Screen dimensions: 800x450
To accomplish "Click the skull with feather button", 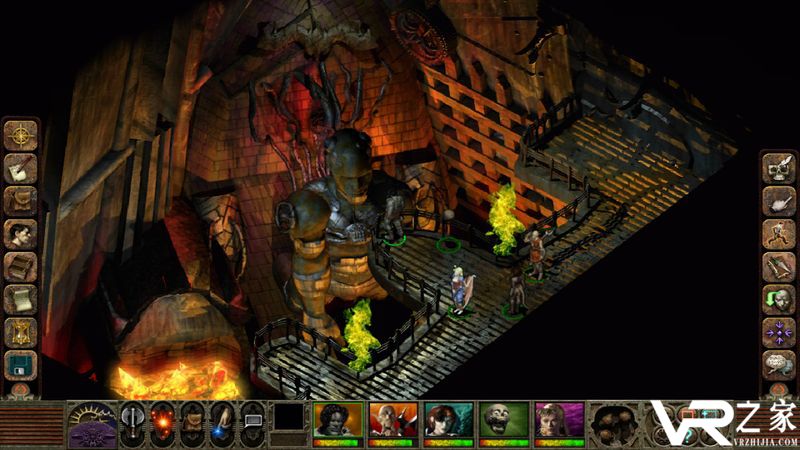I will [x=778, y=168].
